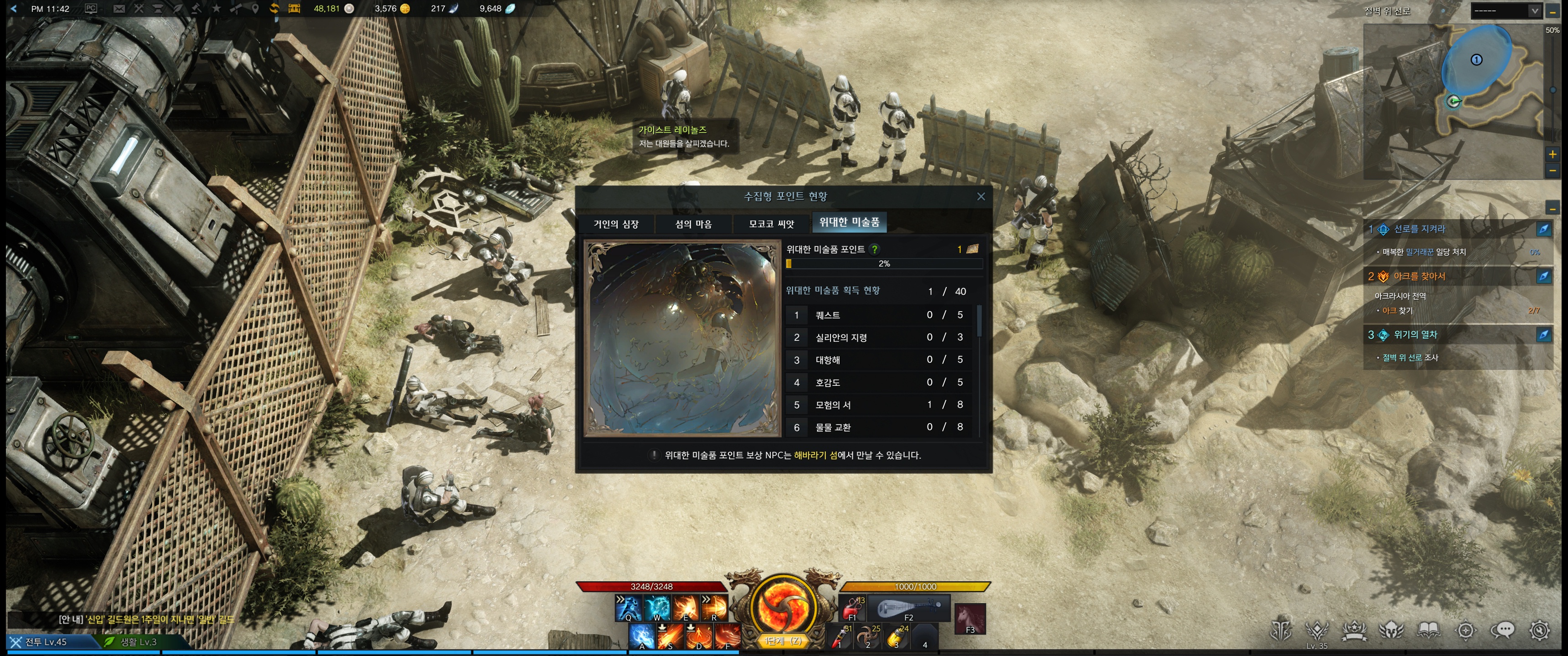The width and height of the screenshot is (1568, 656).
Task: Open the mail envelope icon in the top bar
Action: click(119, 9)
